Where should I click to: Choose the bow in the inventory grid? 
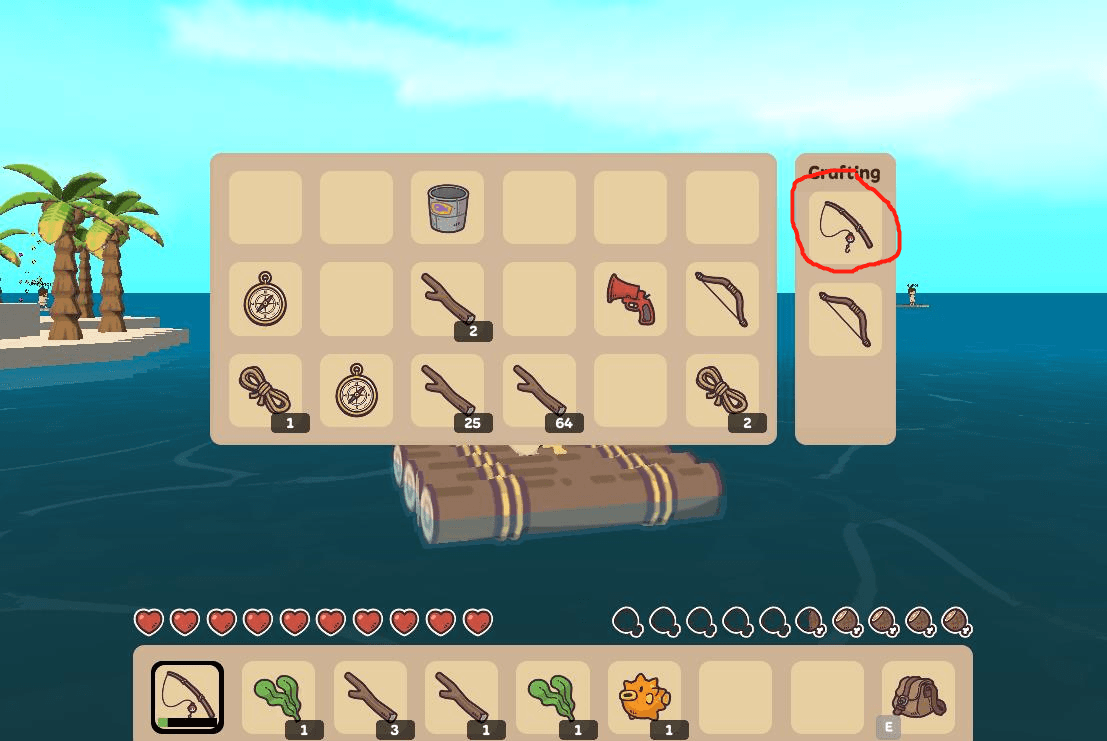(722, 299)
